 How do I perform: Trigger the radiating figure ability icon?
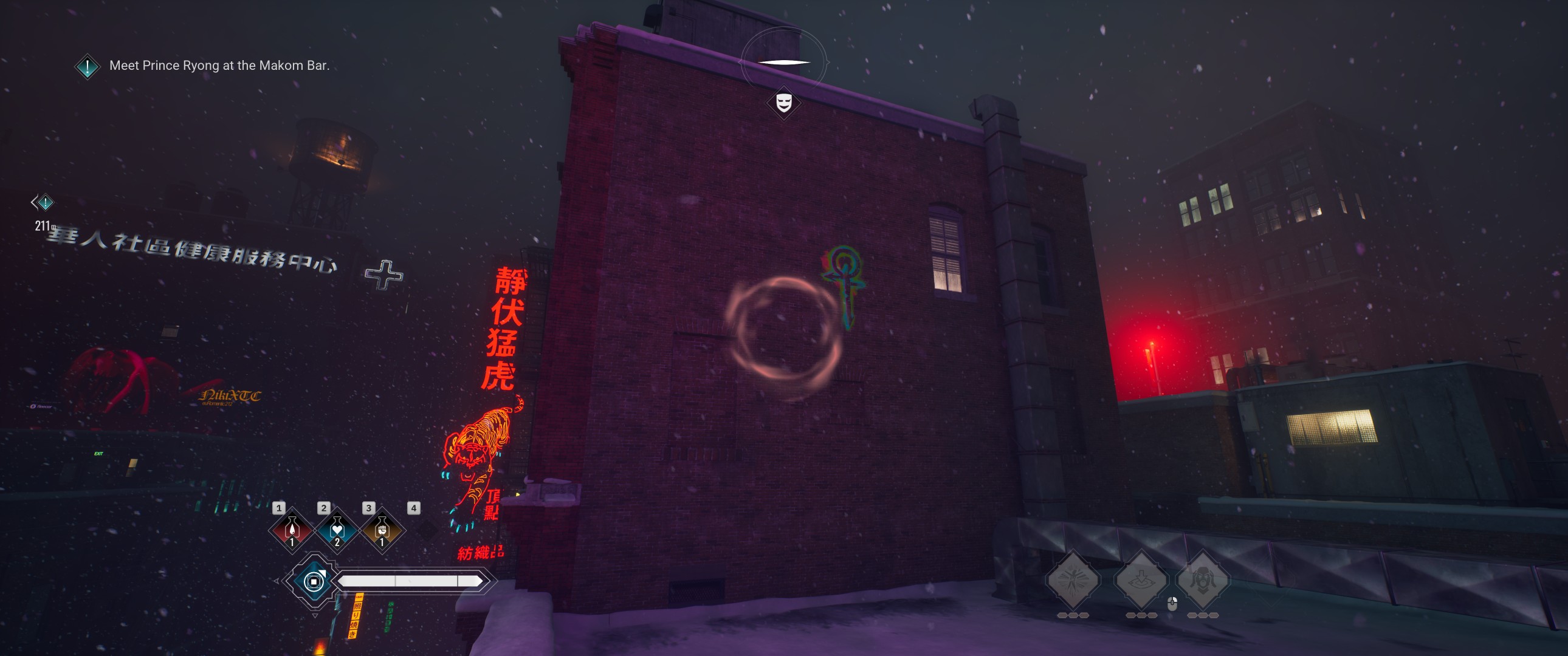pos(1073,579)
